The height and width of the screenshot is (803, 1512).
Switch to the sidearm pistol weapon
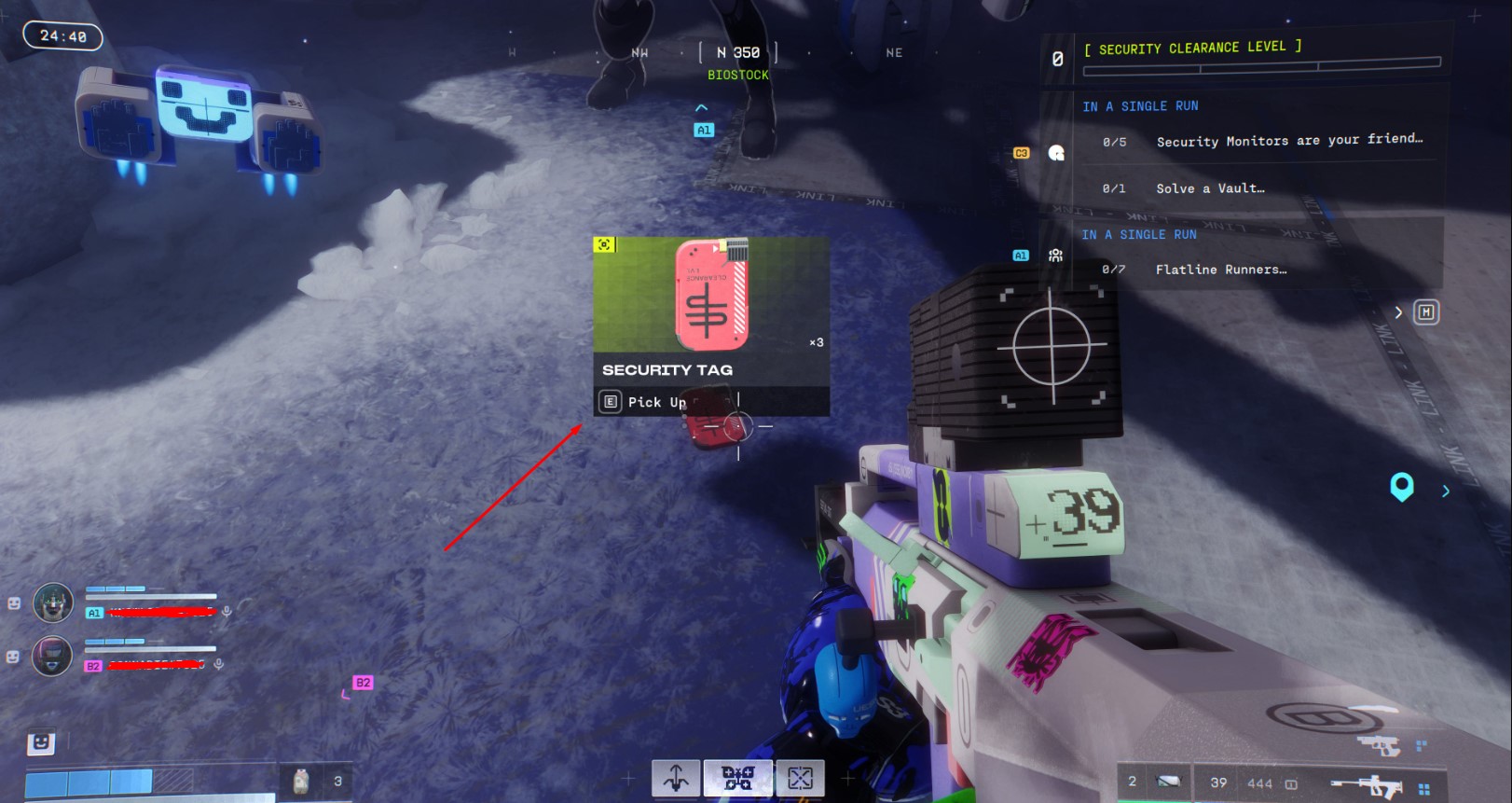1379,745
